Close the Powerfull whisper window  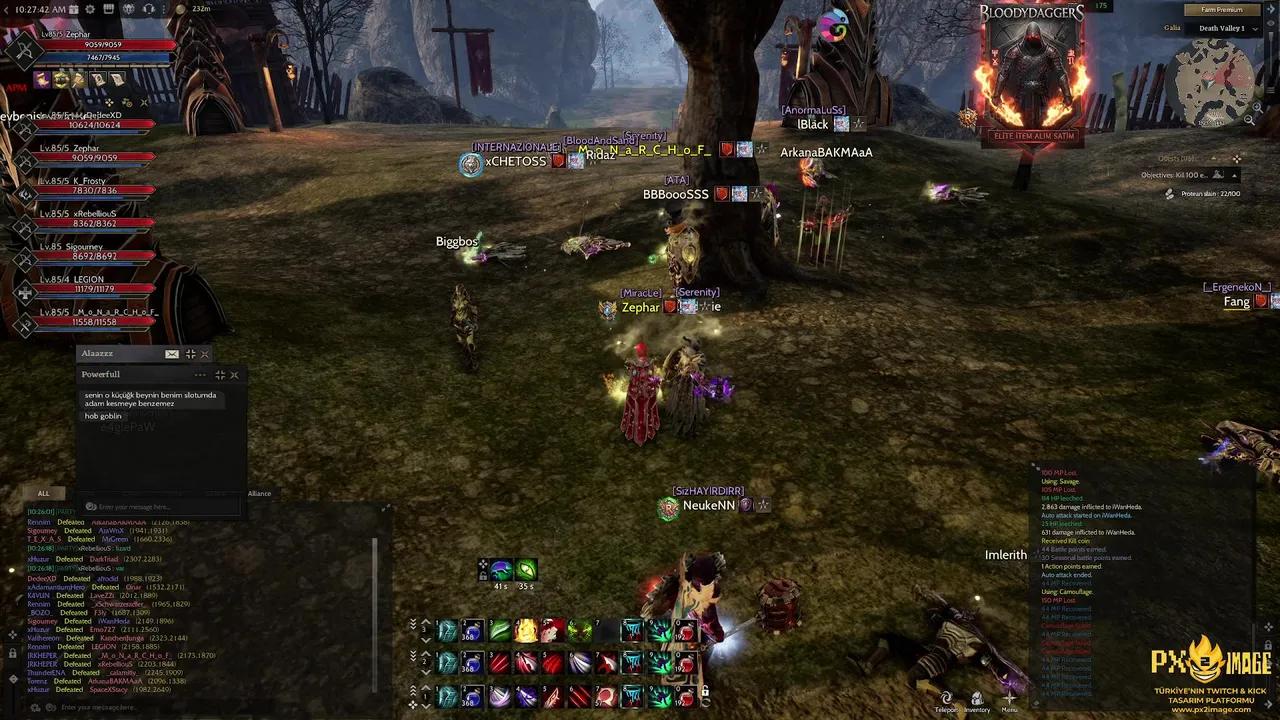pos(234,375)
